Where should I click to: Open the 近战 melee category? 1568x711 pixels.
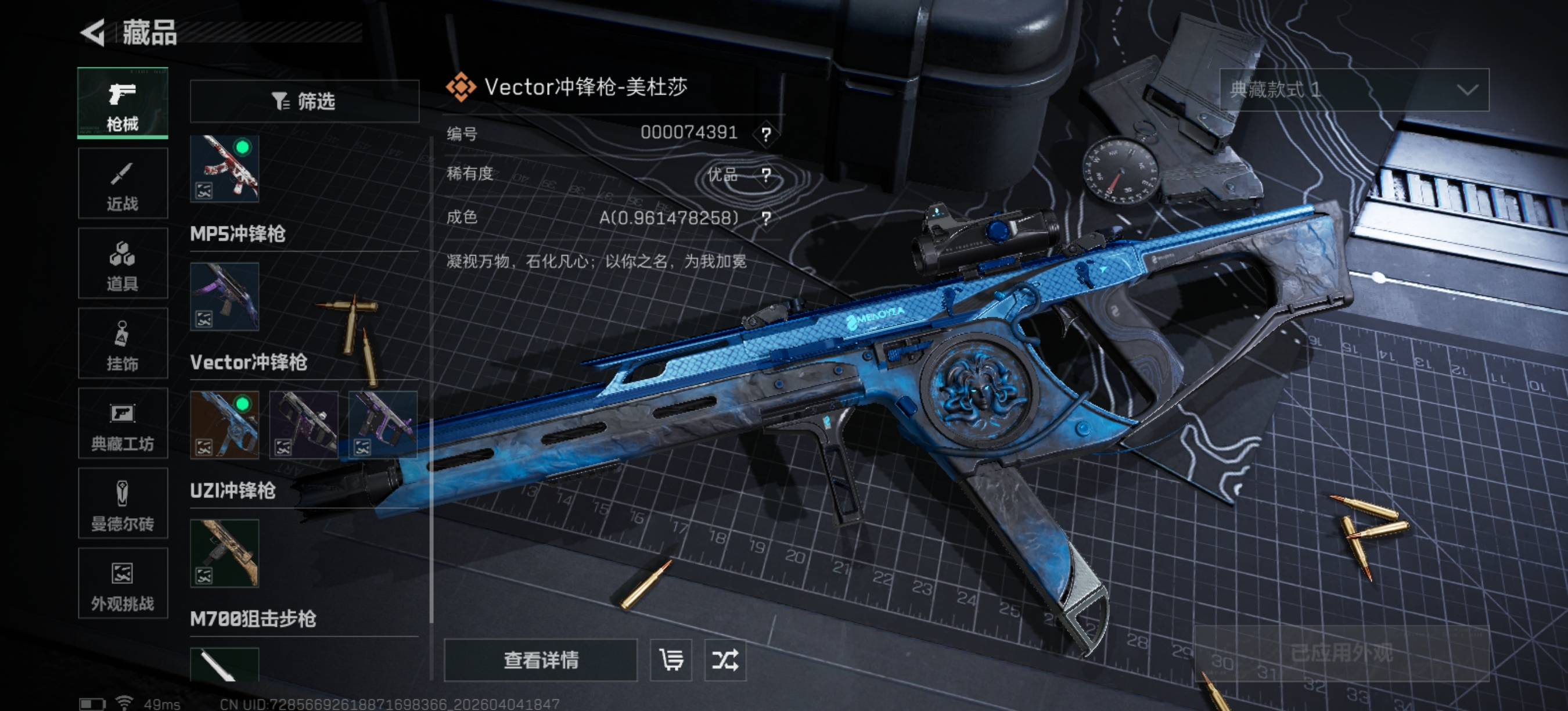click(x=123, y=183)
